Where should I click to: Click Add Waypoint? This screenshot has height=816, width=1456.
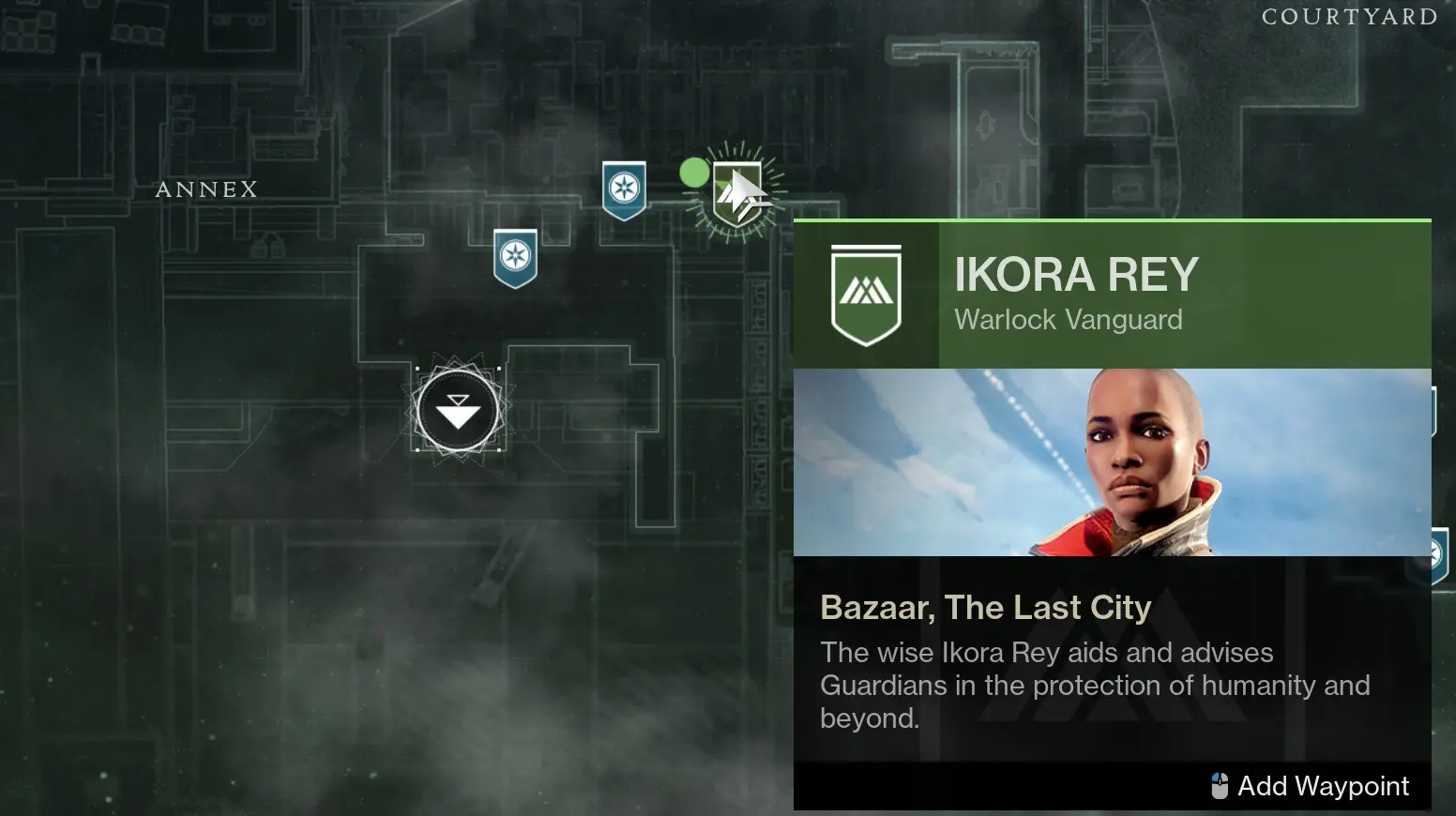1323,786
